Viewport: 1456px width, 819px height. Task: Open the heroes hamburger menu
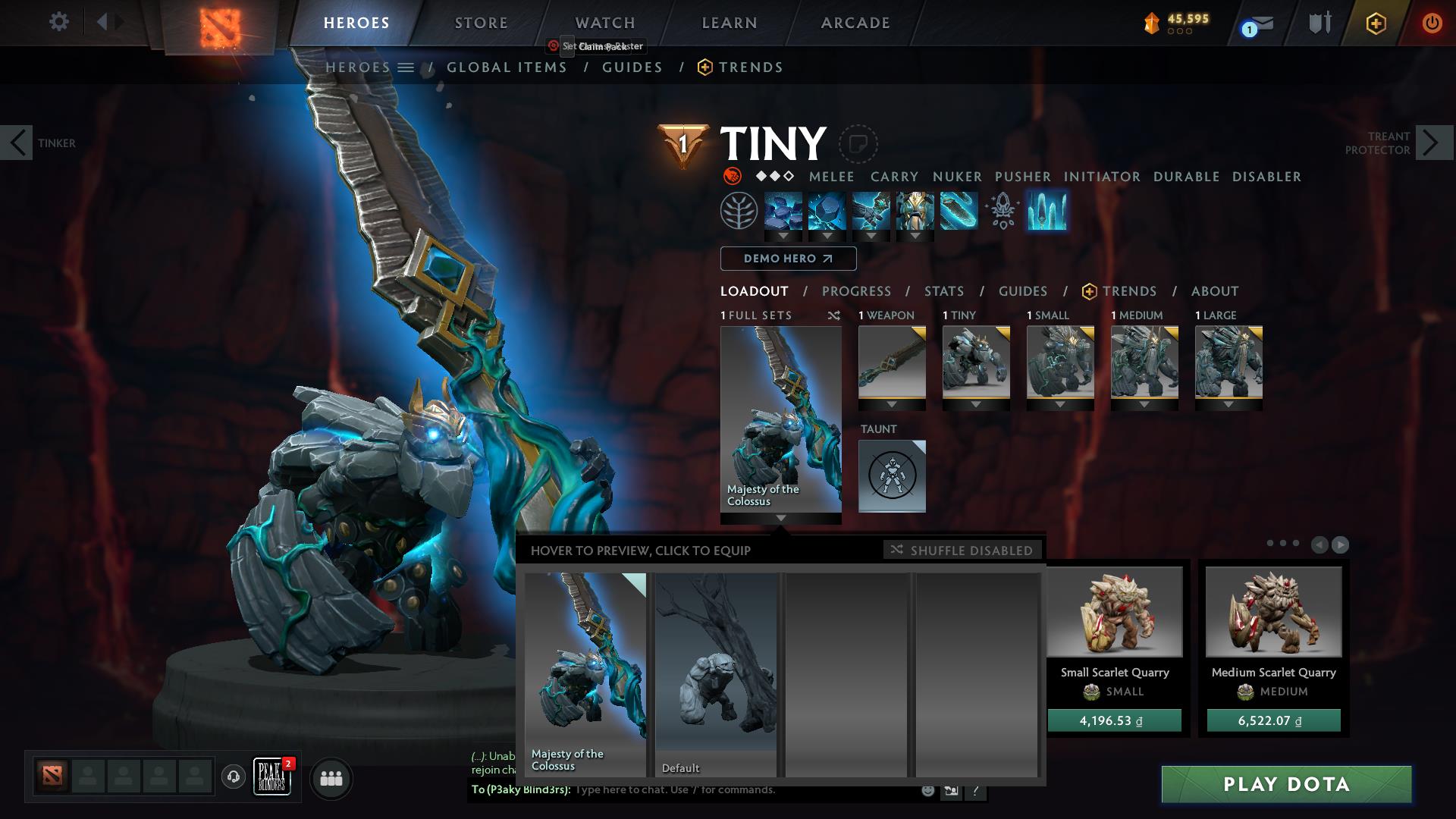tap(407, 67)
